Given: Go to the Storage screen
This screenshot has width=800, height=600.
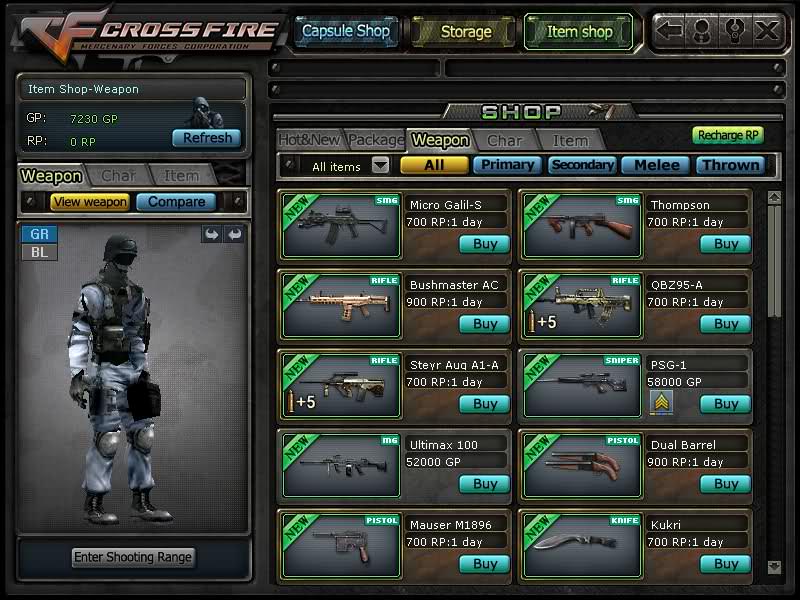Looking at the screenshot, I should pos(465,32).
